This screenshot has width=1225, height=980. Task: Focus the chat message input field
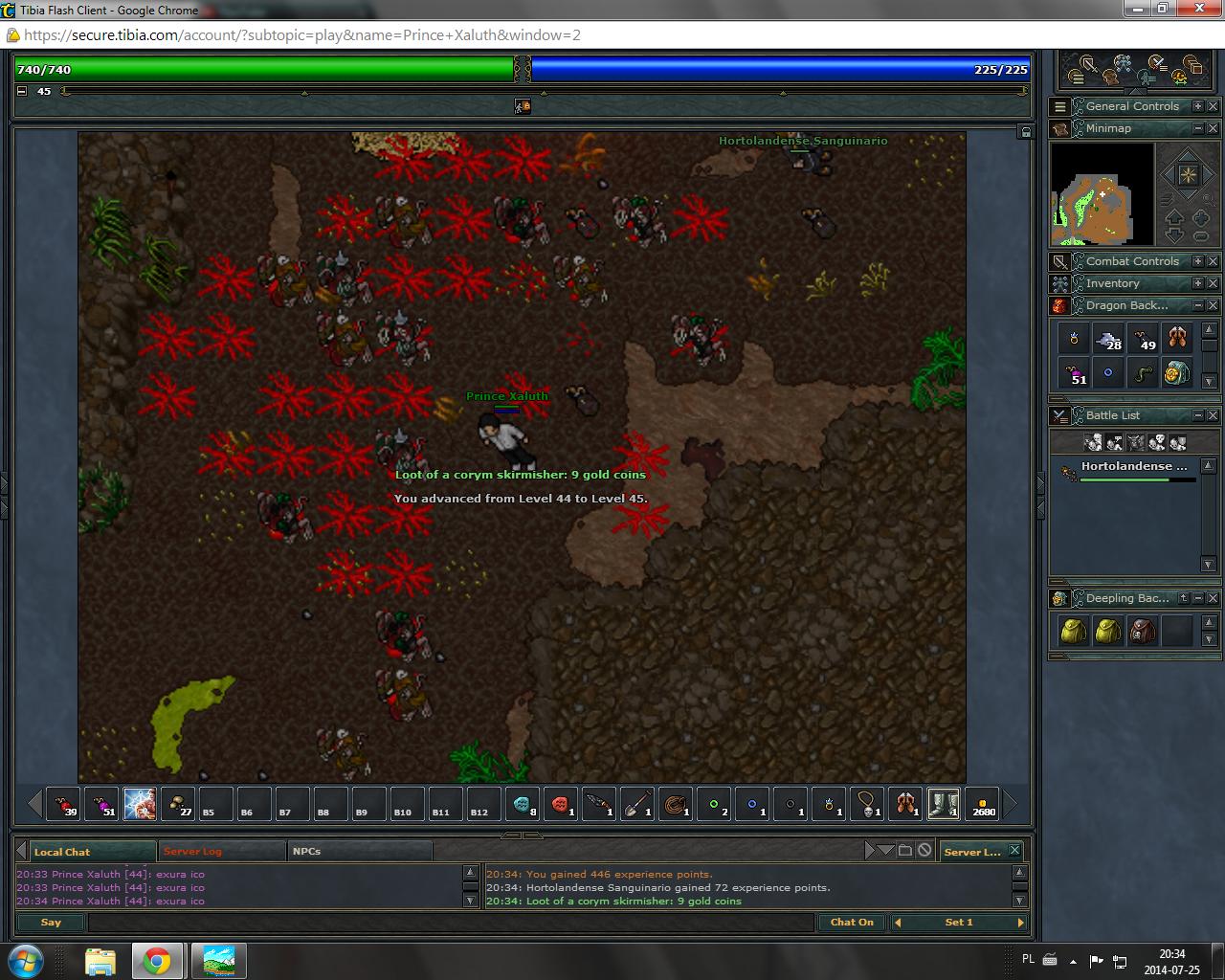[450, 923]
